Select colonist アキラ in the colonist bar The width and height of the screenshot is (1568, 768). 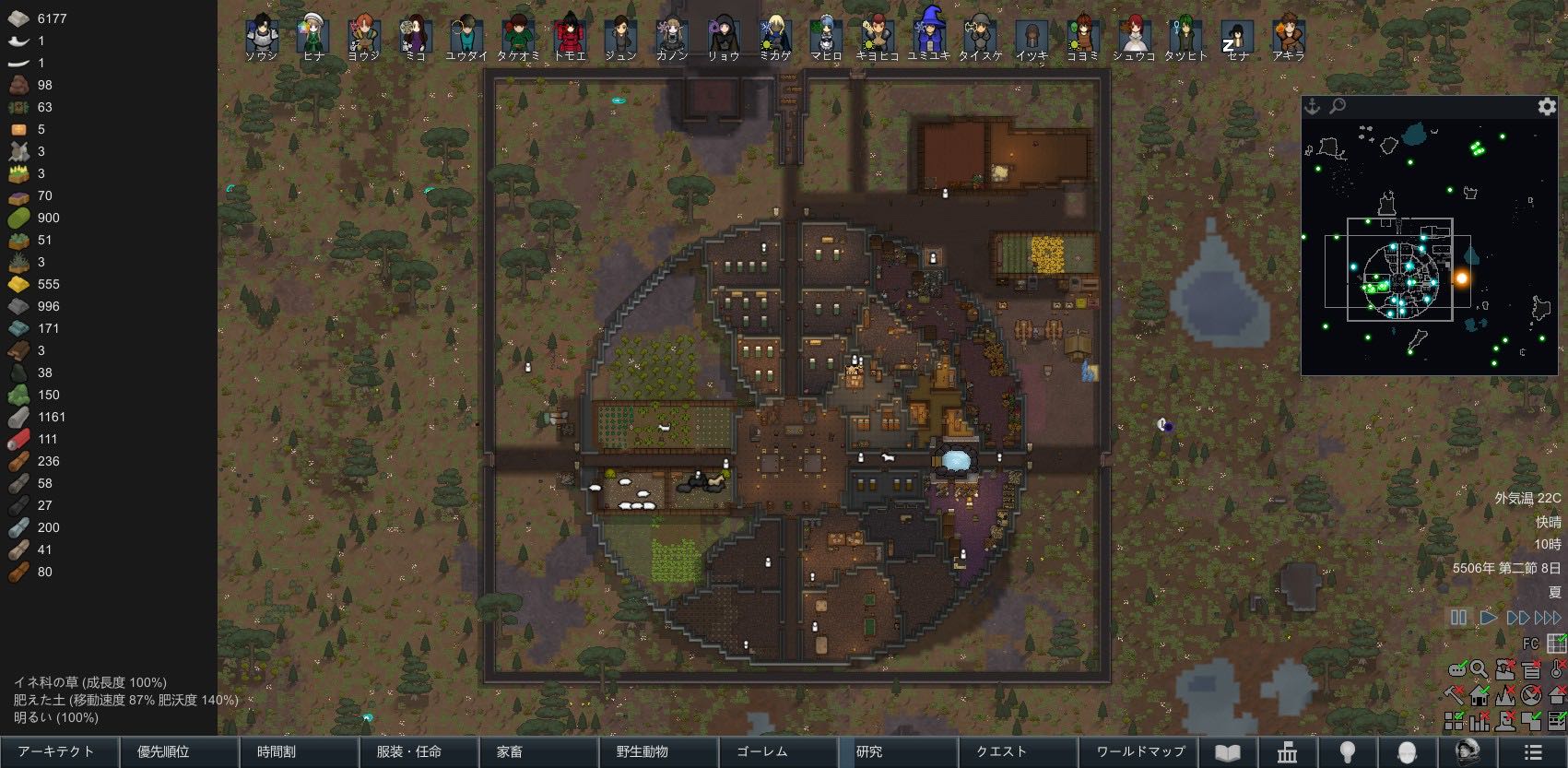tap(1288, 37)
